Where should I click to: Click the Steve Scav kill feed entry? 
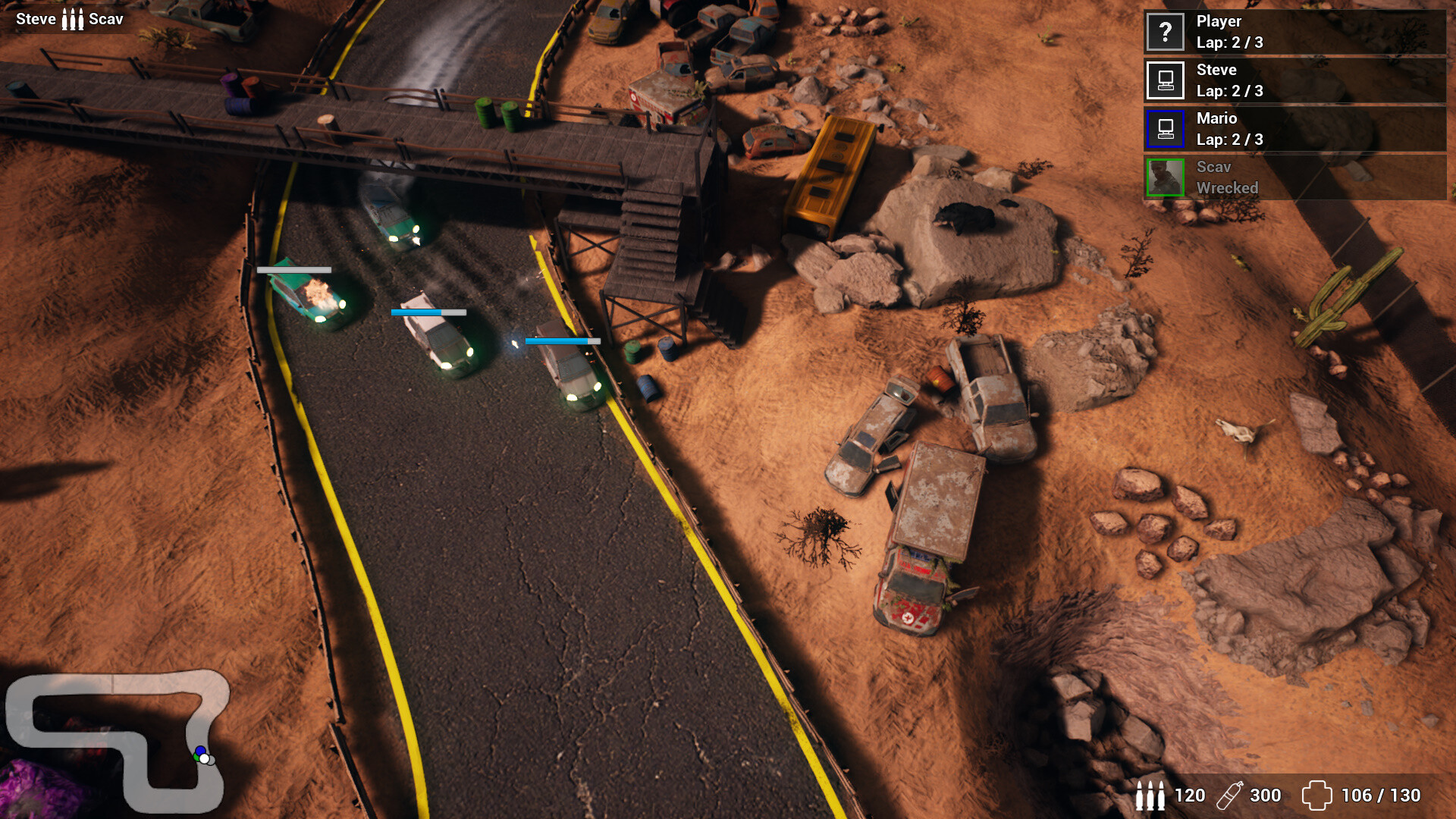click(x=70, y=19)
